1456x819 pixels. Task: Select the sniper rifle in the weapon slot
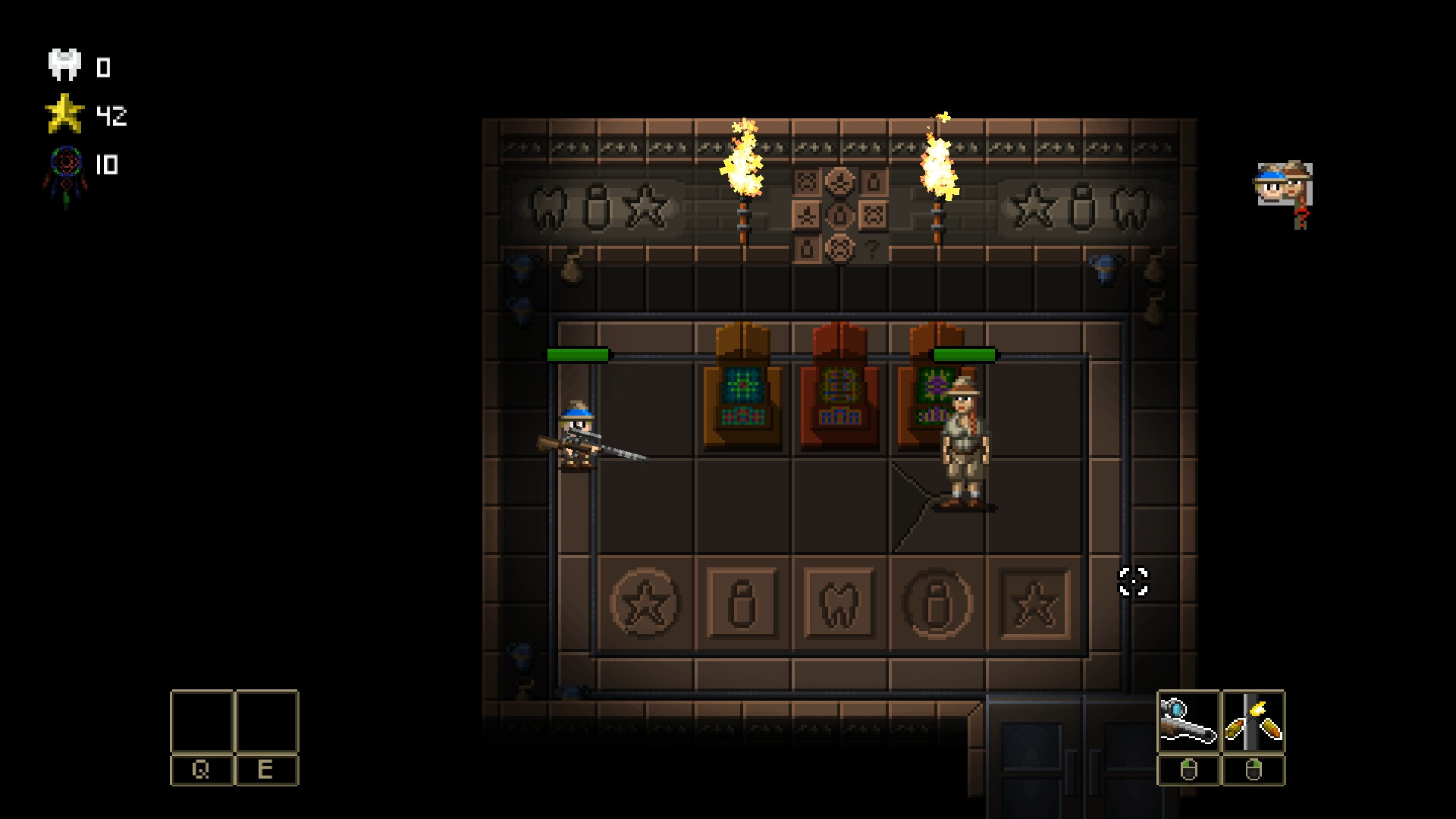coord(1189,718)
